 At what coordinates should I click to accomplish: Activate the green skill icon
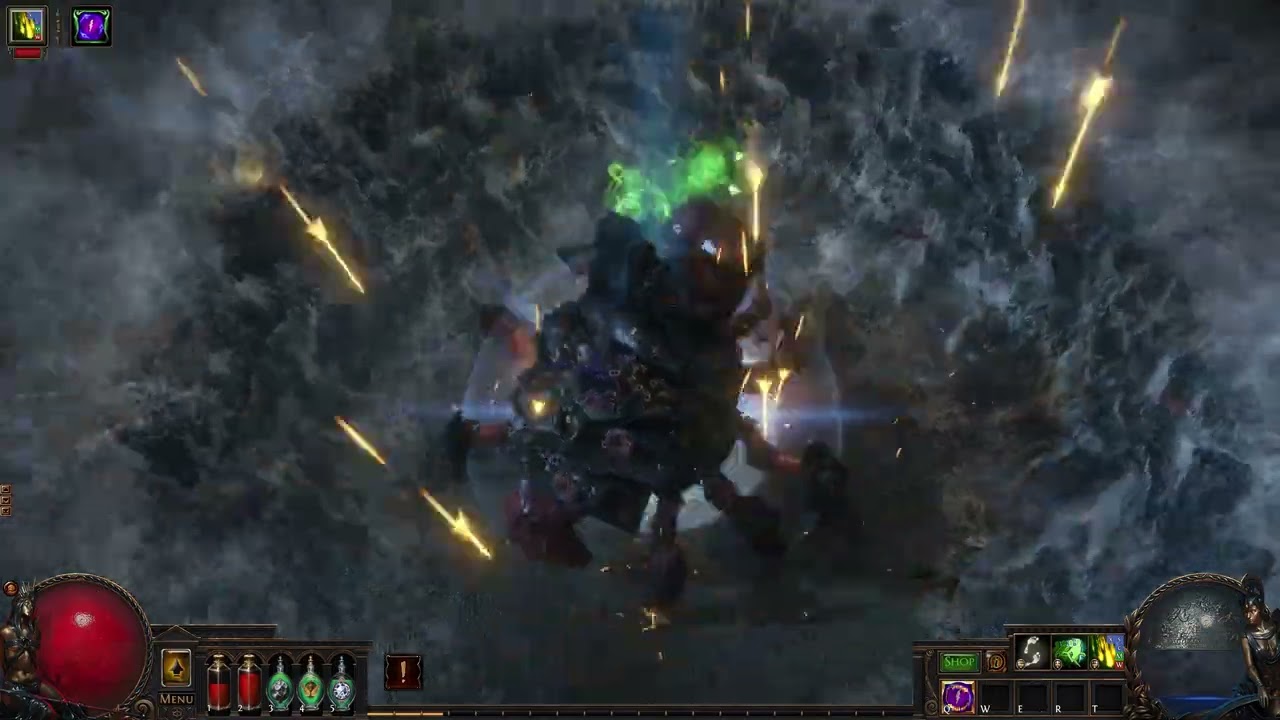pos(1069,652)
